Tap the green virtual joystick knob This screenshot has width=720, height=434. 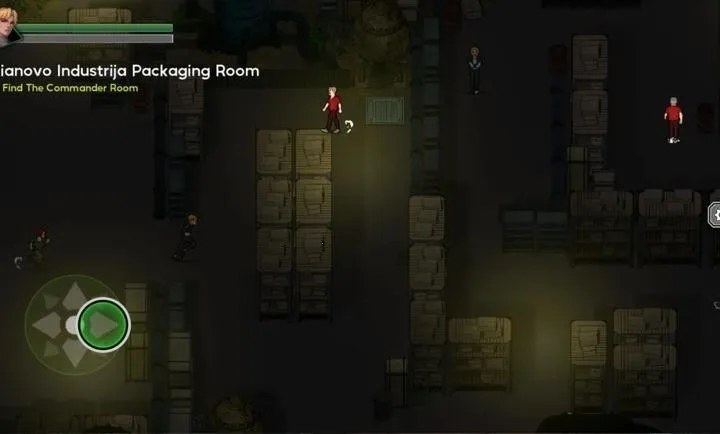click(x=103, y=324)
